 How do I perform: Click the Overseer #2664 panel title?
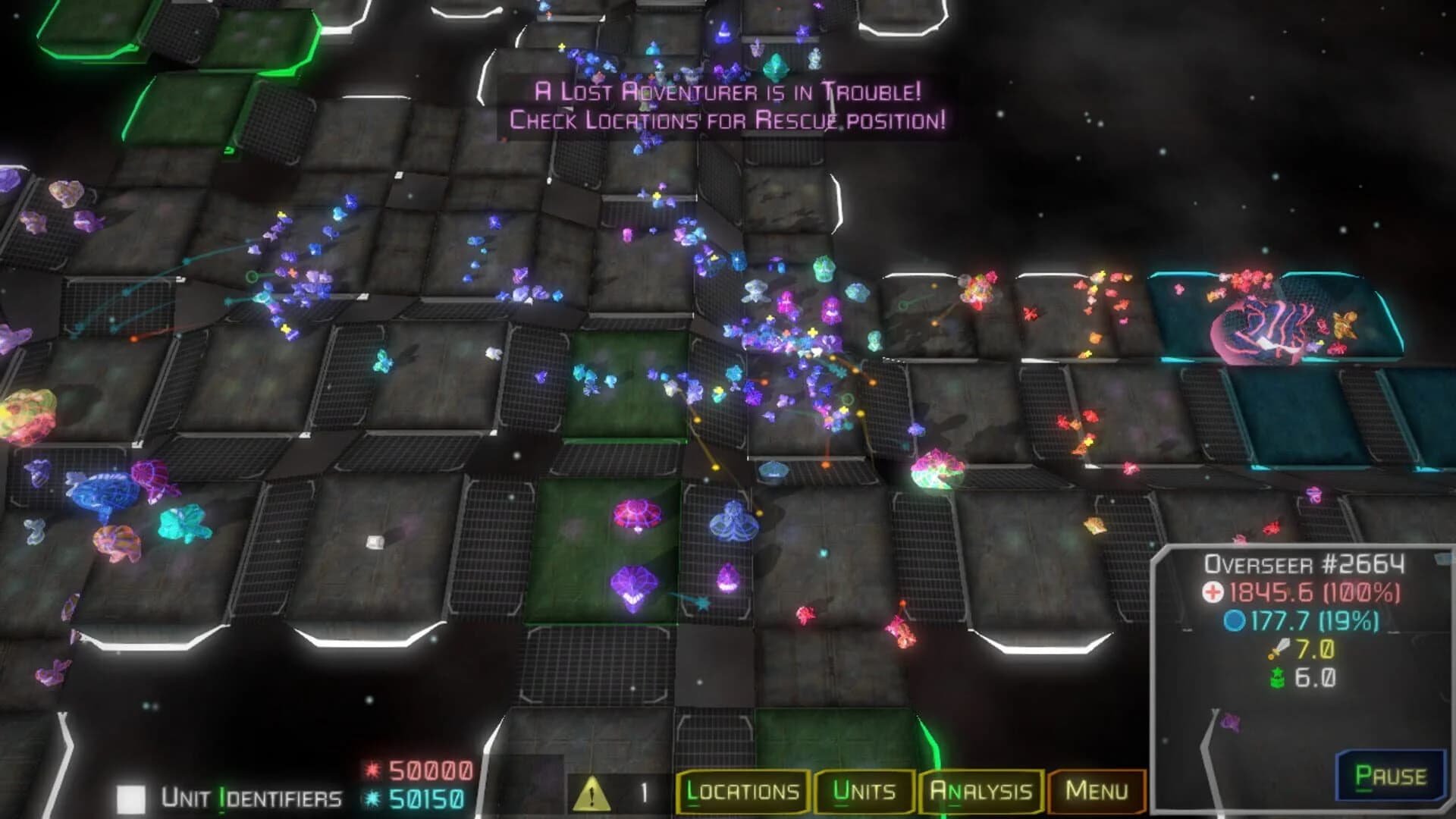[1307, 565]
